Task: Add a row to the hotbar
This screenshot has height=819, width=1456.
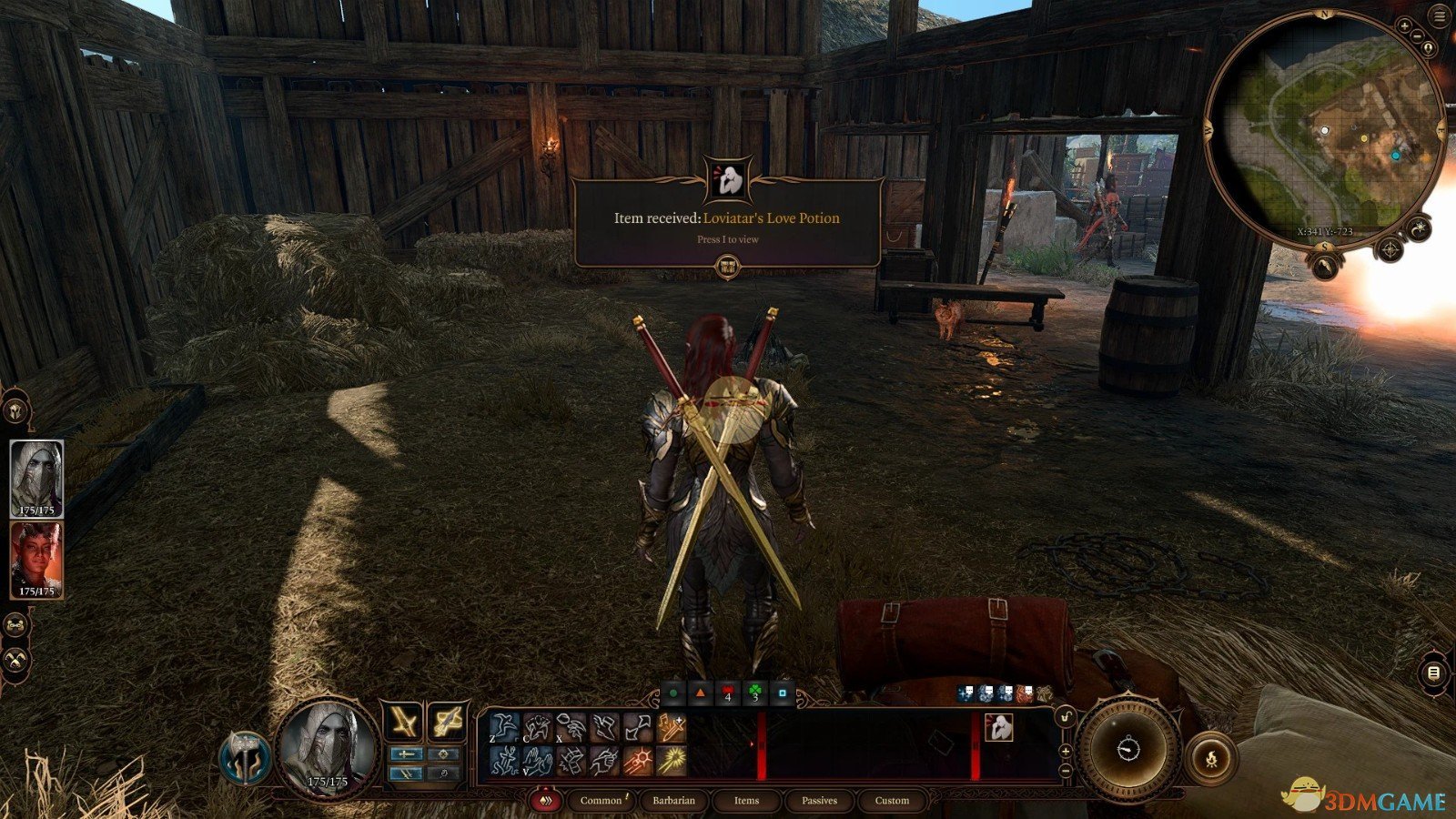Action: [x=1066, y=752]
